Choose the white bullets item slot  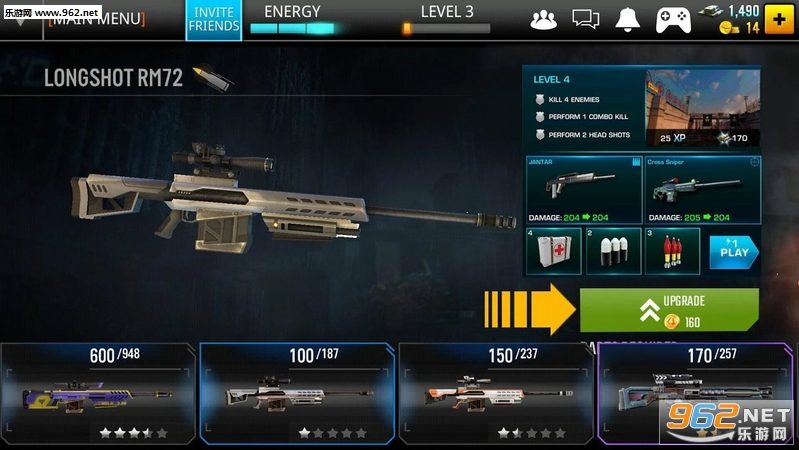pyautogui.click(x=612, y=251)
